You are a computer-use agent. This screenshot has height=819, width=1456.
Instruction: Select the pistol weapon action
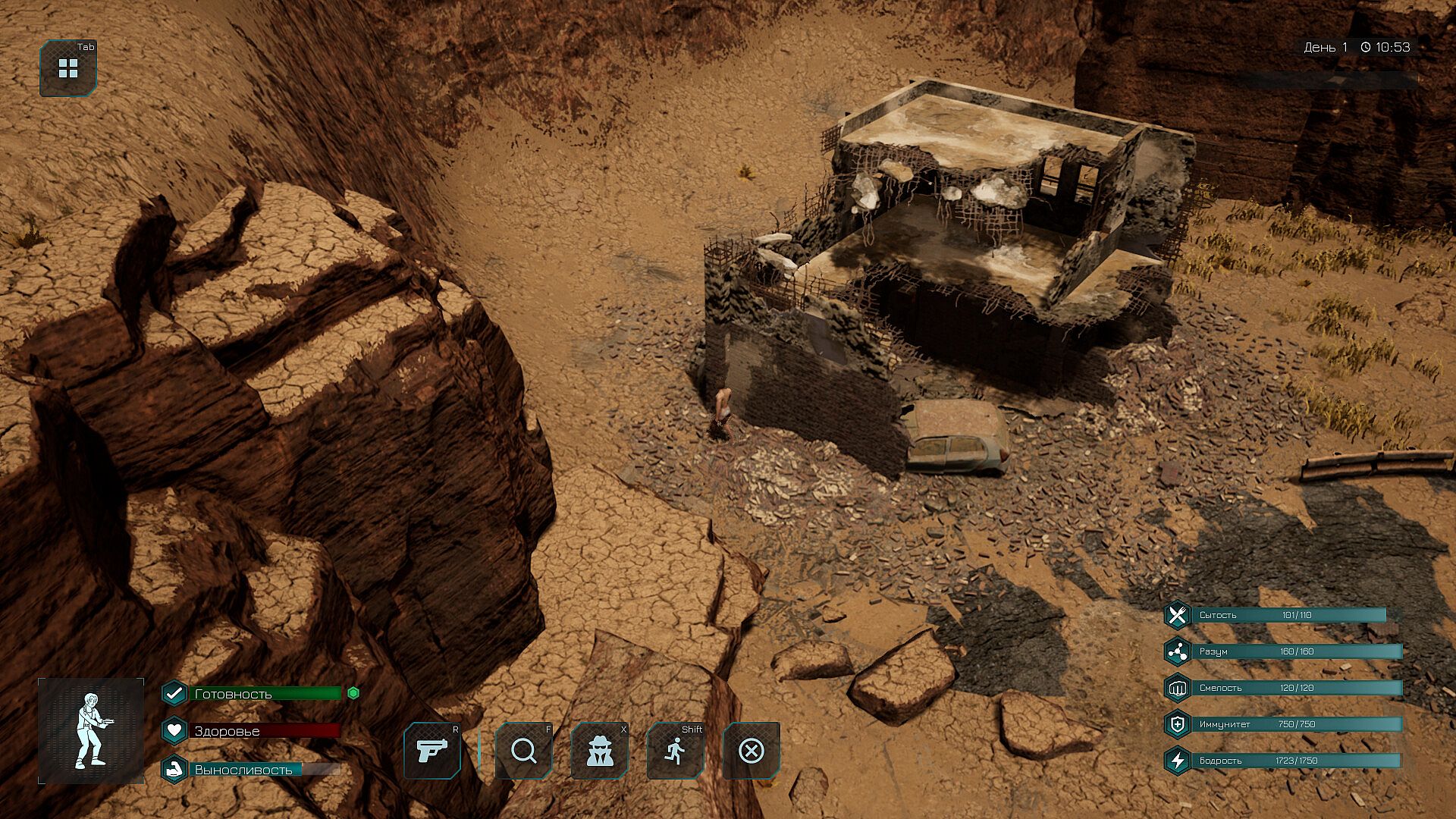click(x=432, y=751)
